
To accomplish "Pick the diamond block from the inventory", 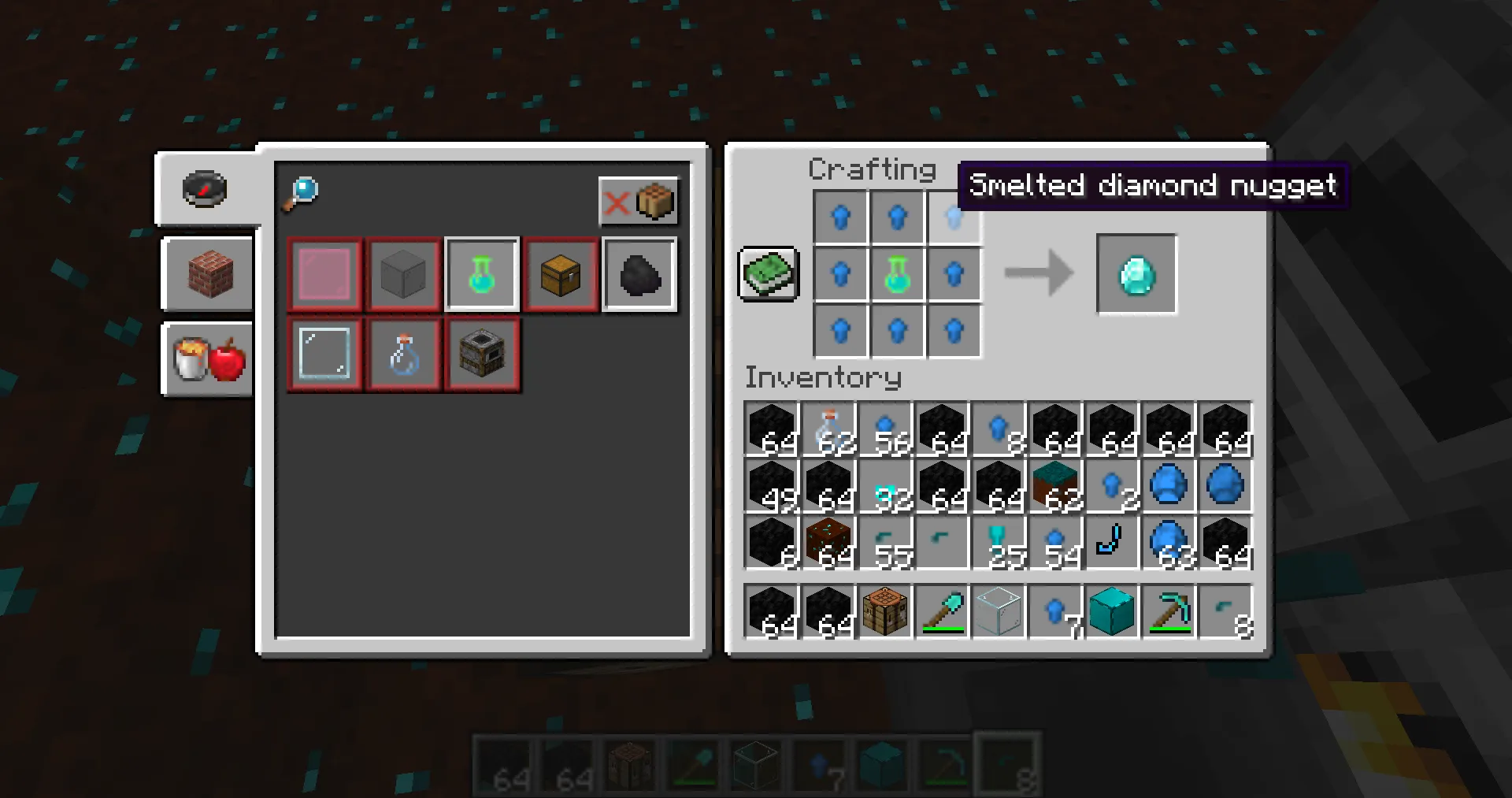I will (1112, 612).
